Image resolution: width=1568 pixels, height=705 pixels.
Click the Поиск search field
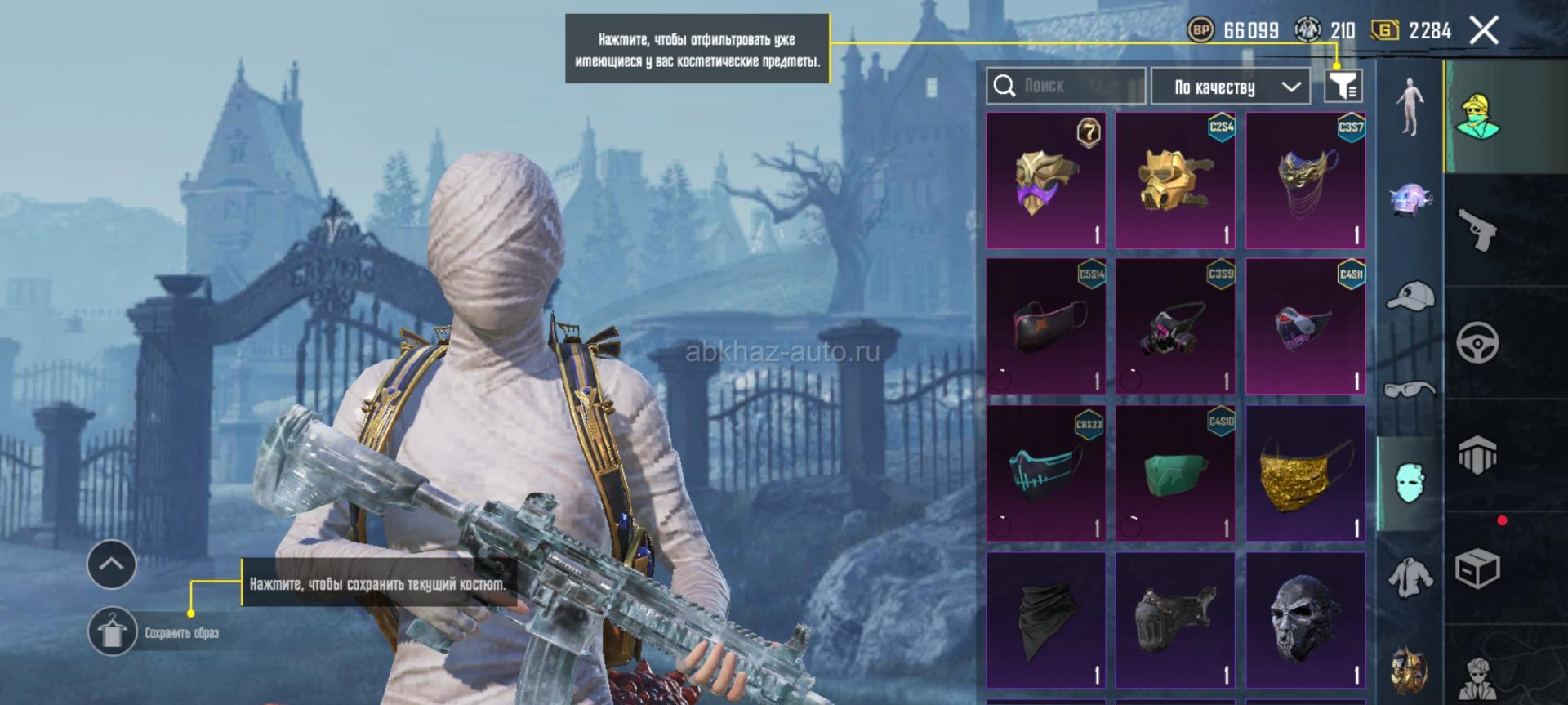1066,86
